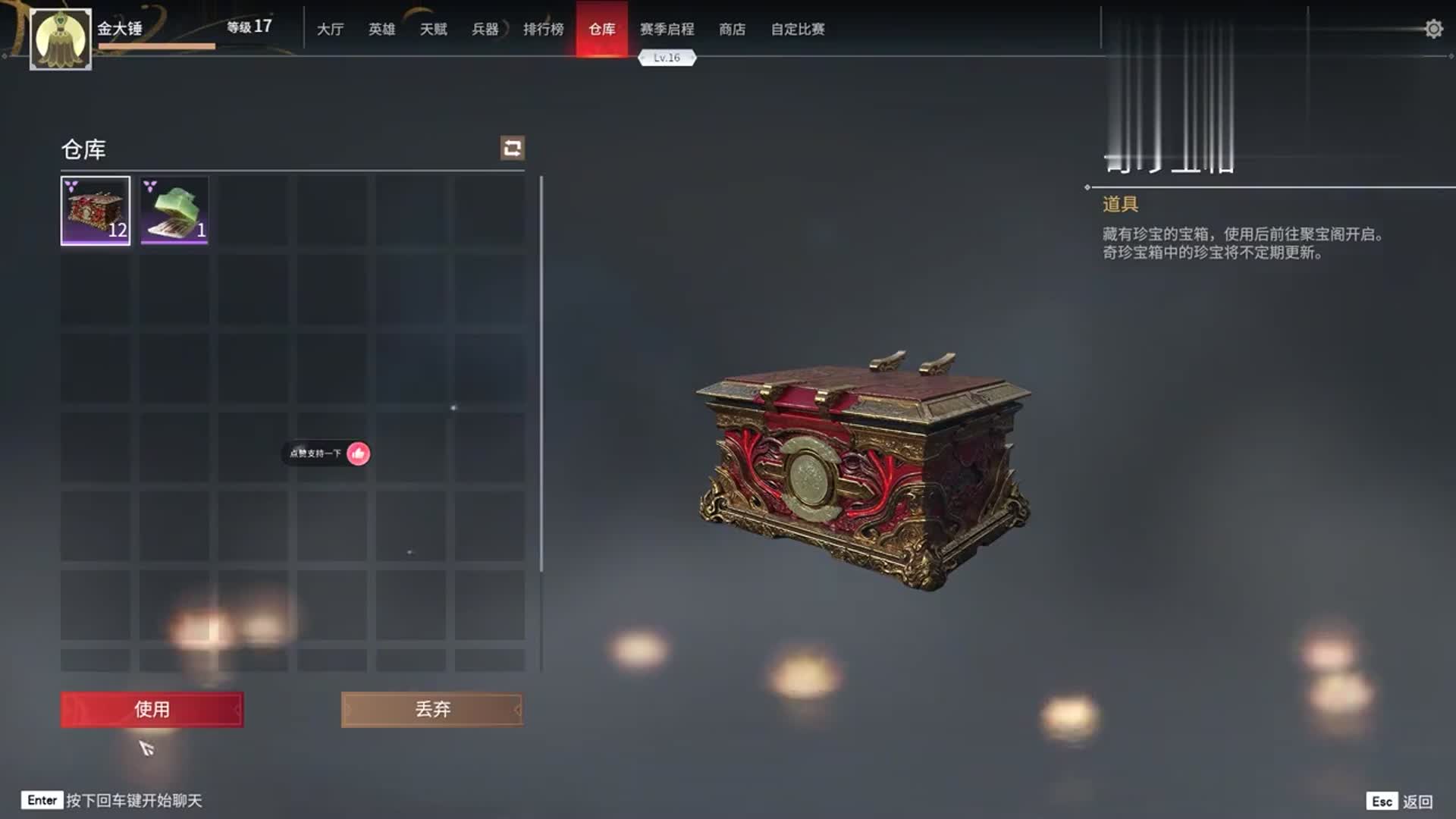The width and height of the screenshot is (1456, 819).
Task: Open the 赛季启程 season tab
Action: [666, 30]
